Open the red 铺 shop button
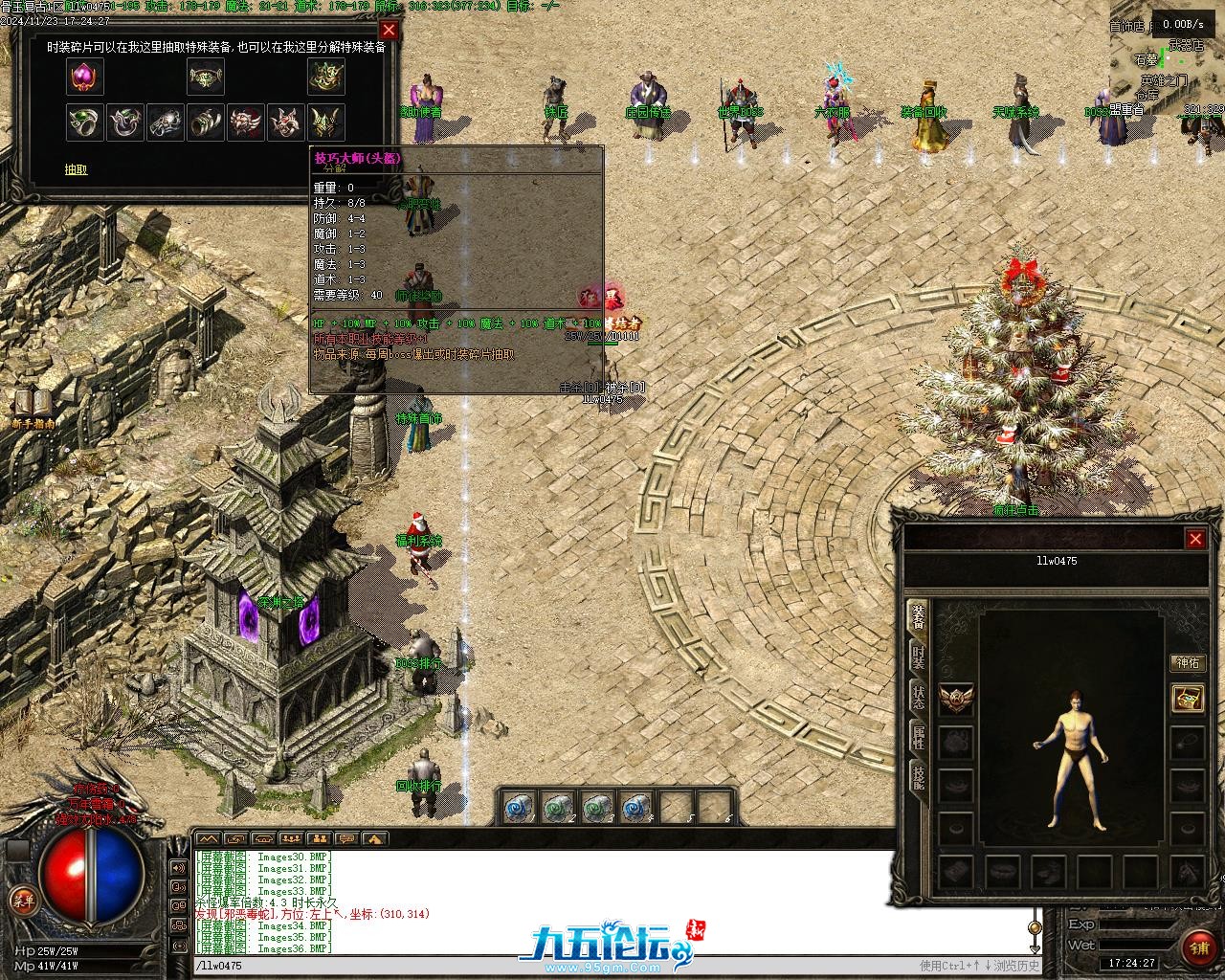 point(1198,947)
